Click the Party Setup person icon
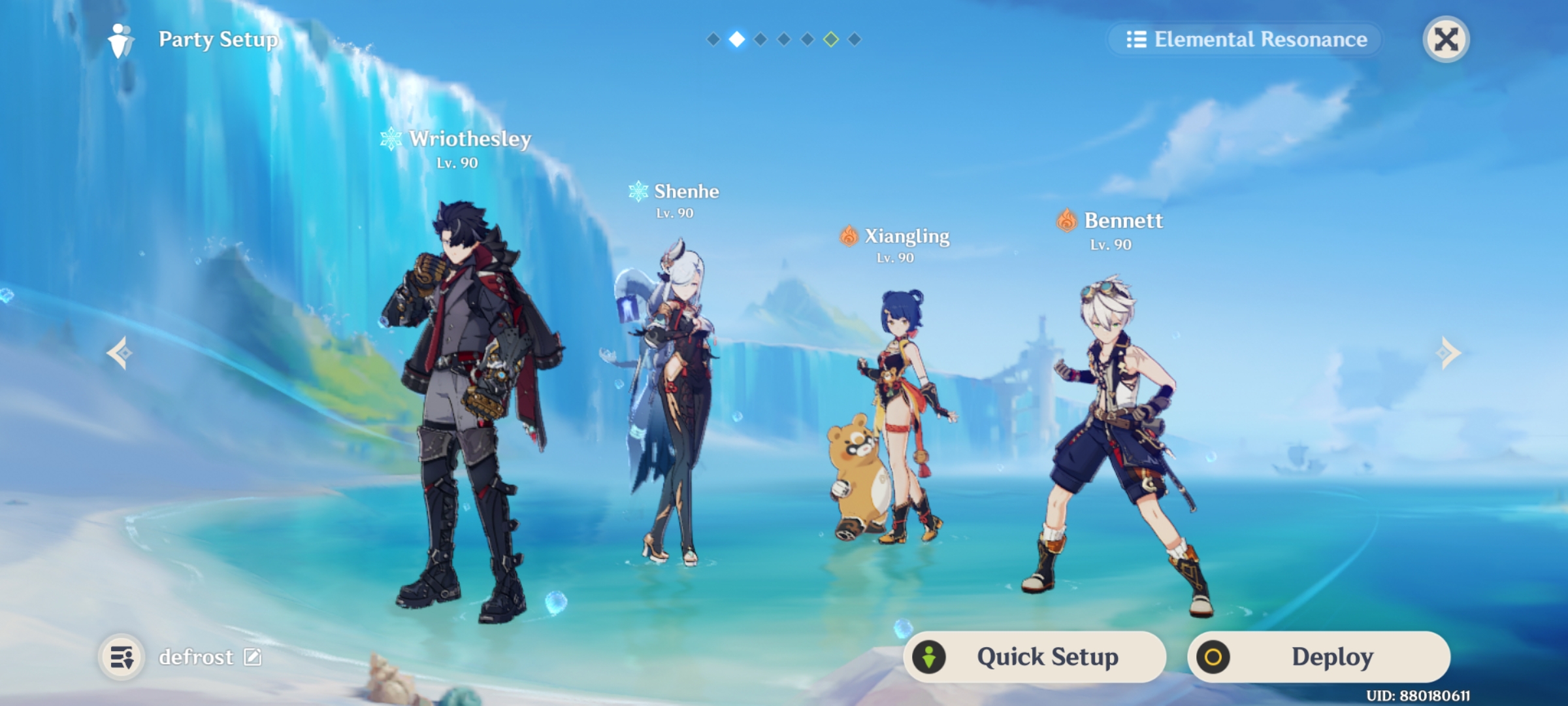Image resolution: width=1568 pixels, height=706 pixels. [x=122, y=41]
